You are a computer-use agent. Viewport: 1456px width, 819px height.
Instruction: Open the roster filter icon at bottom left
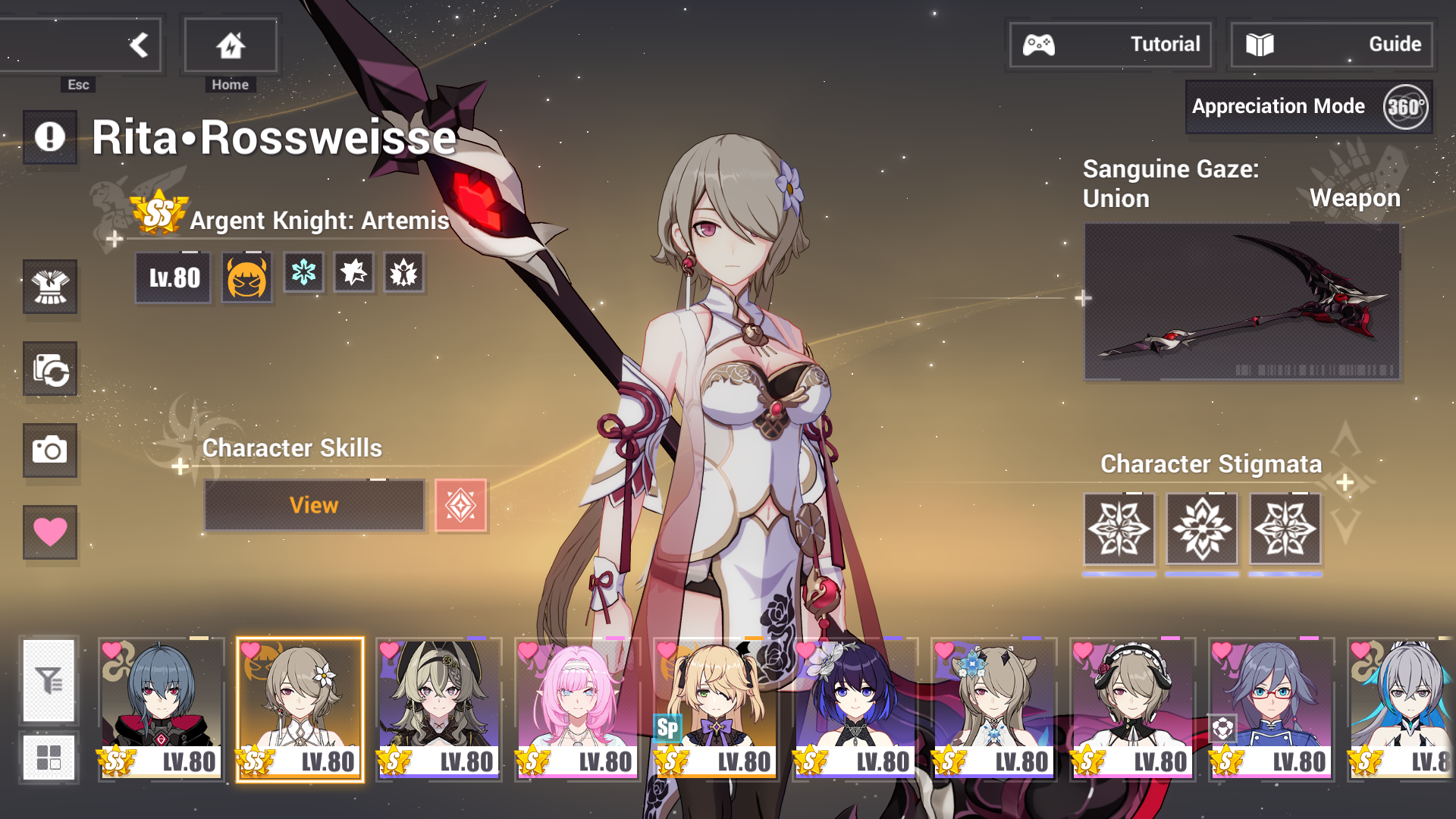[49, 681]
